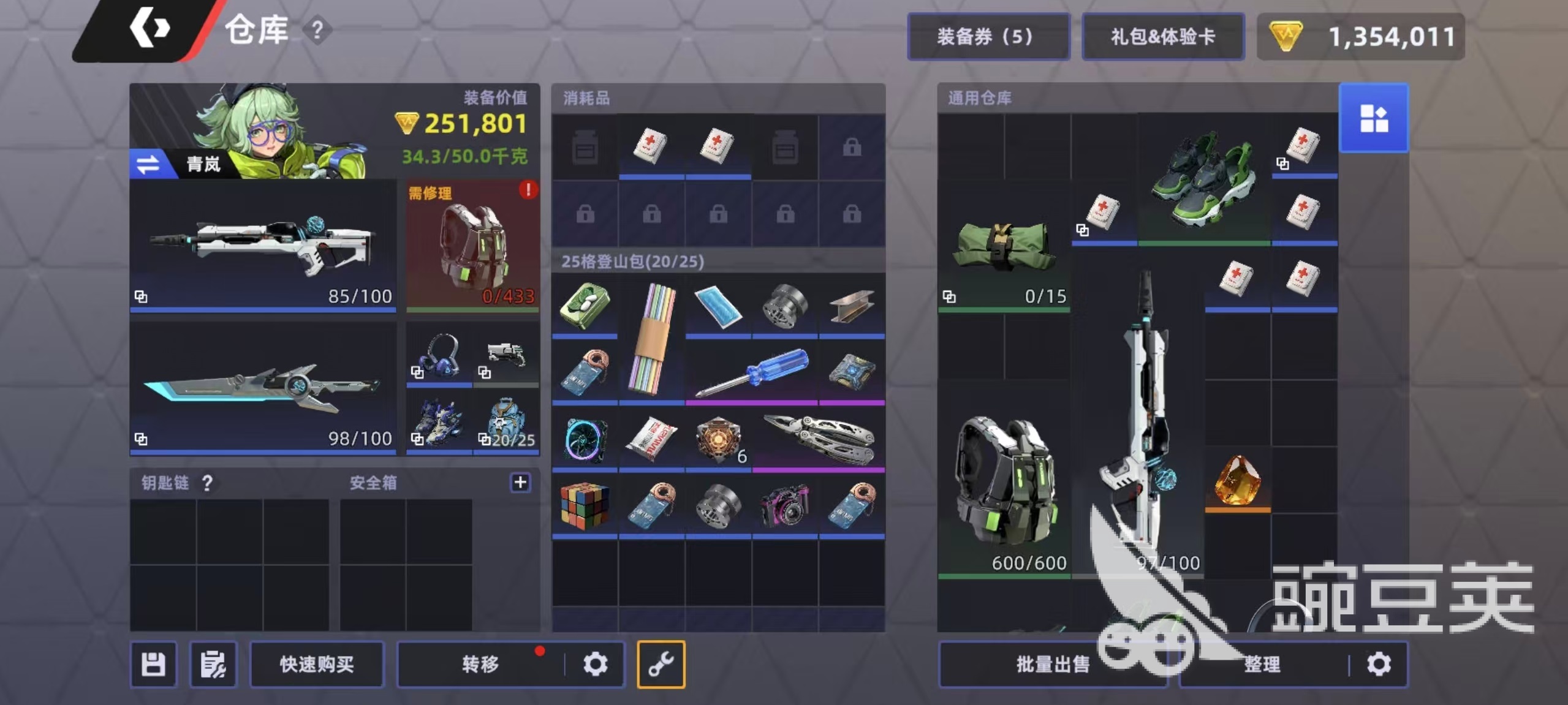
Task: Click the 快速购买 button
Action: (316, 663)
